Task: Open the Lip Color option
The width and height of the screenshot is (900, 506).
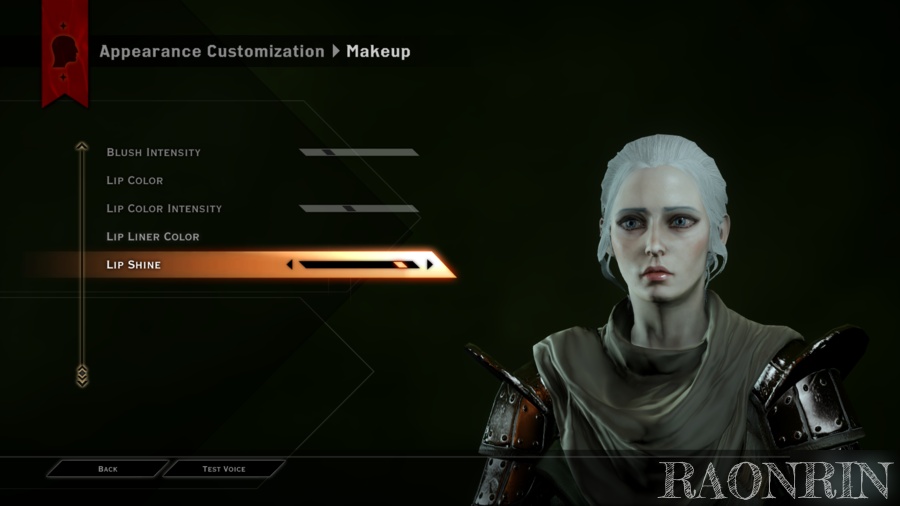Action: 135,181
